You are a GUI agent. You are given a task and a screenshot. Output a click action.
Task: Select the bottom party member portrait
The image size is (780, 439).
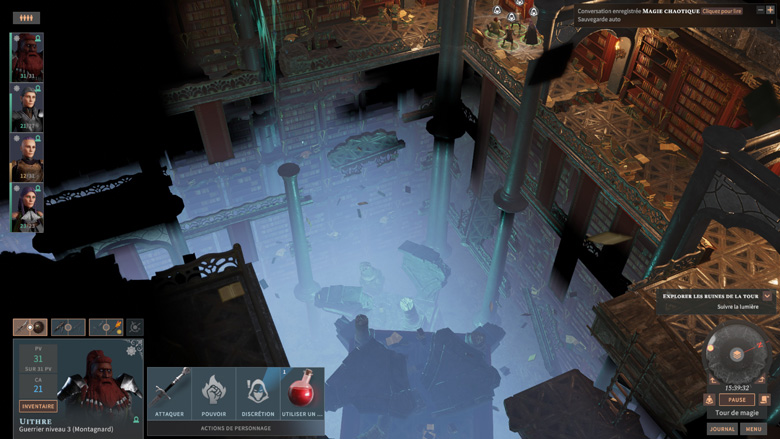[27, 208]
